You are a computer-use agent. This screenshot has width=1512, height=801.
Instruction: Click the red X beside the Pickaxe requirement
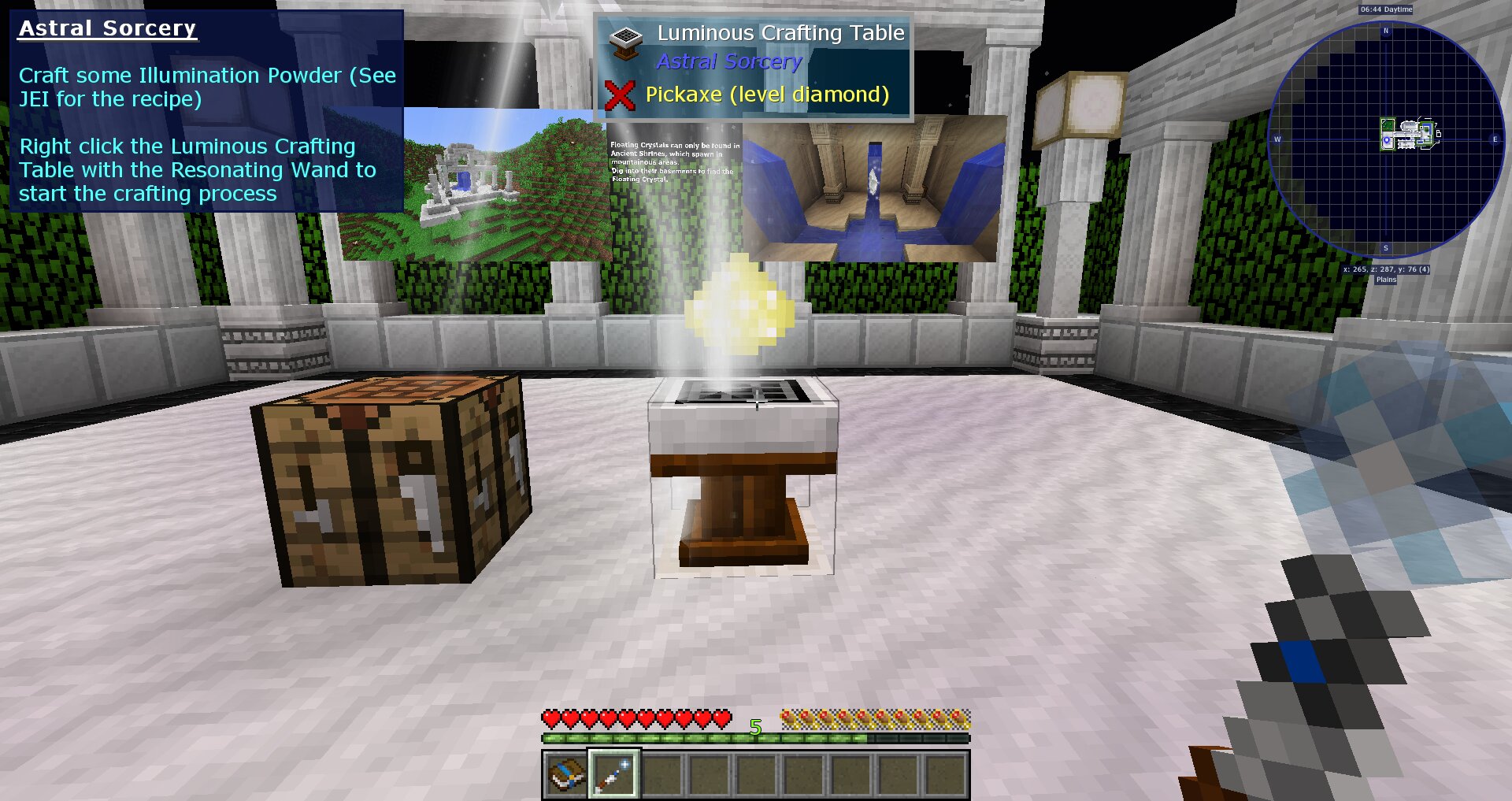point(621,94)
